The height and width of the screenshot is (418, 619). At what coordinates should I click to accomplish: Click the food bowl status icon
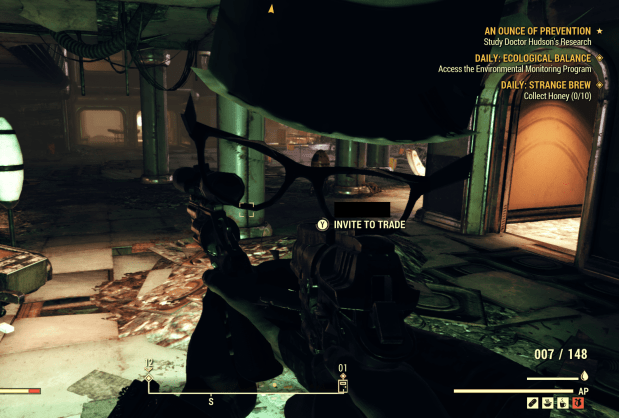pos(549,403)
